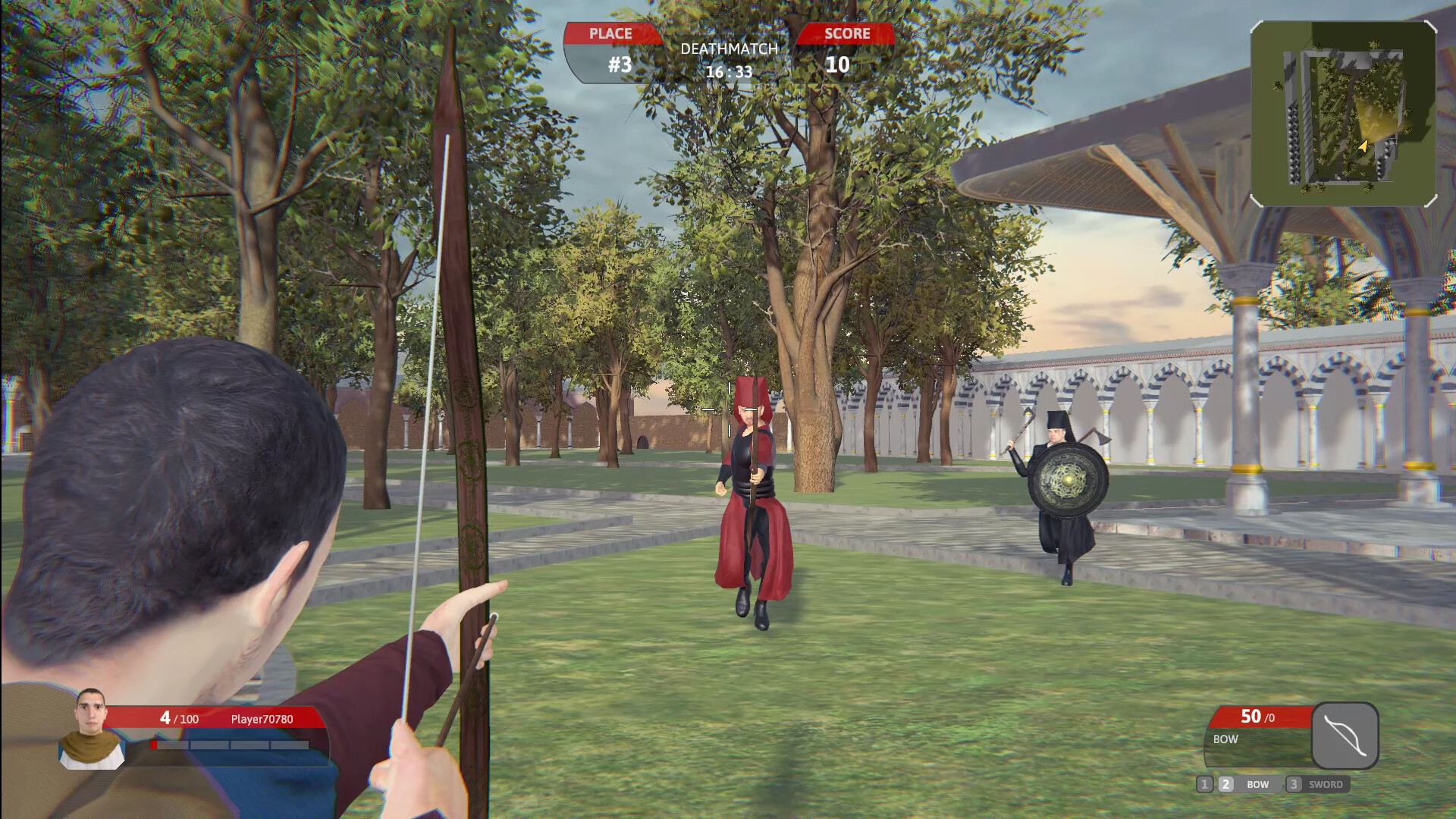
Task: Click the ammo counter 50/0
Action: pyautogui.click(x=1259, y=716)
